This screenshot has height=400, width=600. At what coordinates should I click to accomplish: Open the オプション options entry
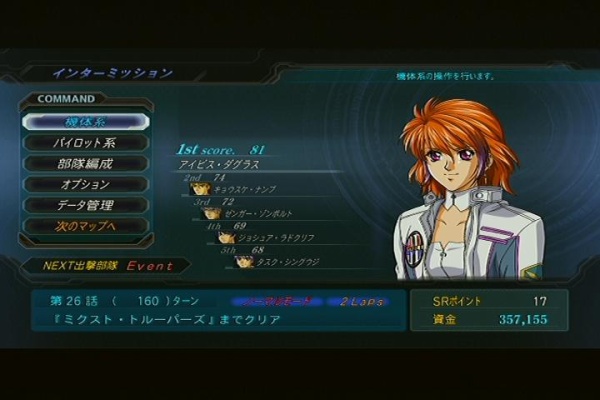pos(85,184)
